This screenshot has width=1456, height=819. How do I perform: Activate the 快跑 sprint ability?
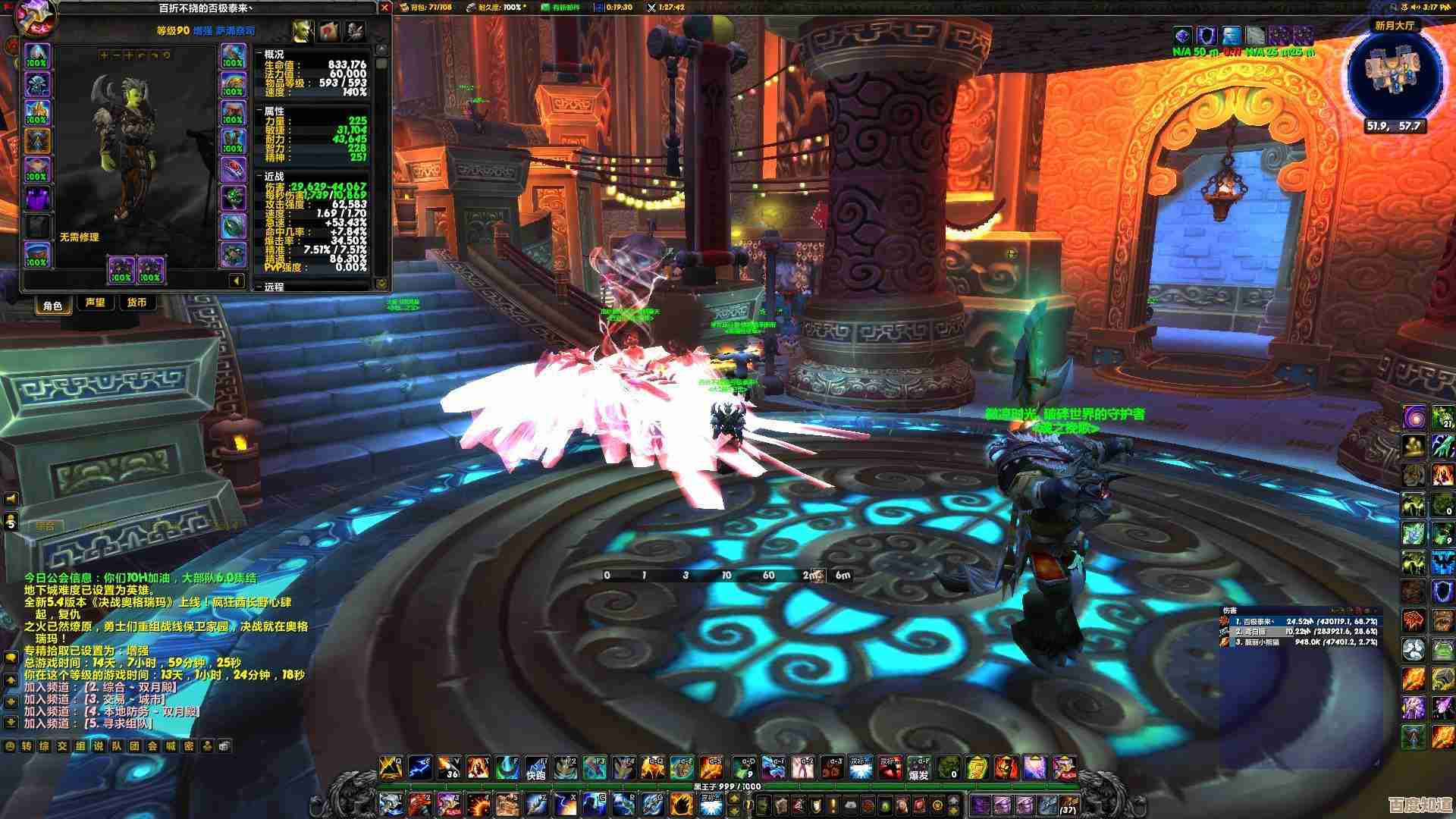pyautogui.click(x=536, y=768)
